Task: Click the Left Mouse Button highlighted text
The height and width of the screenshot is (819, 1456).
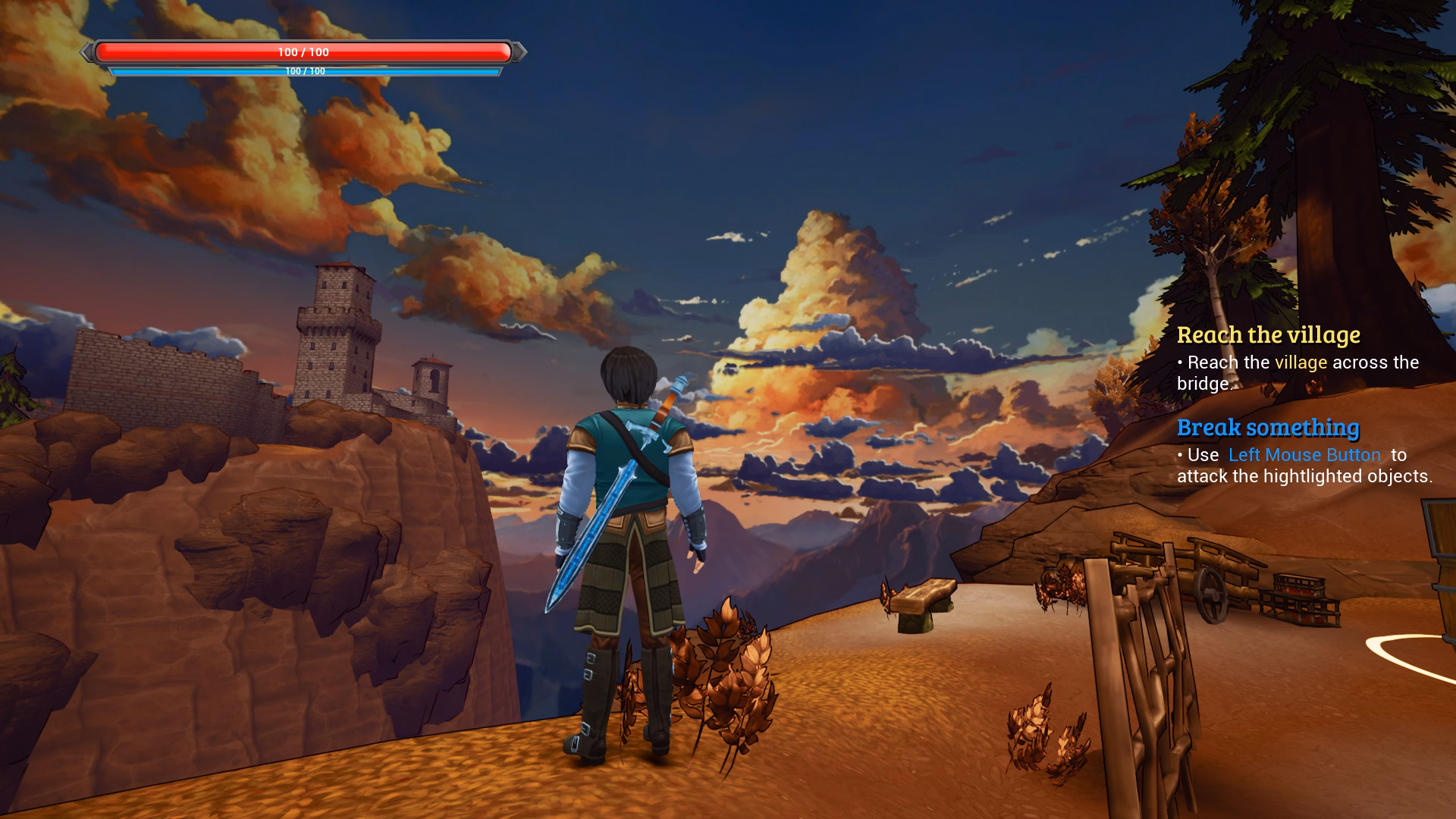Action: coord(1304,455)
